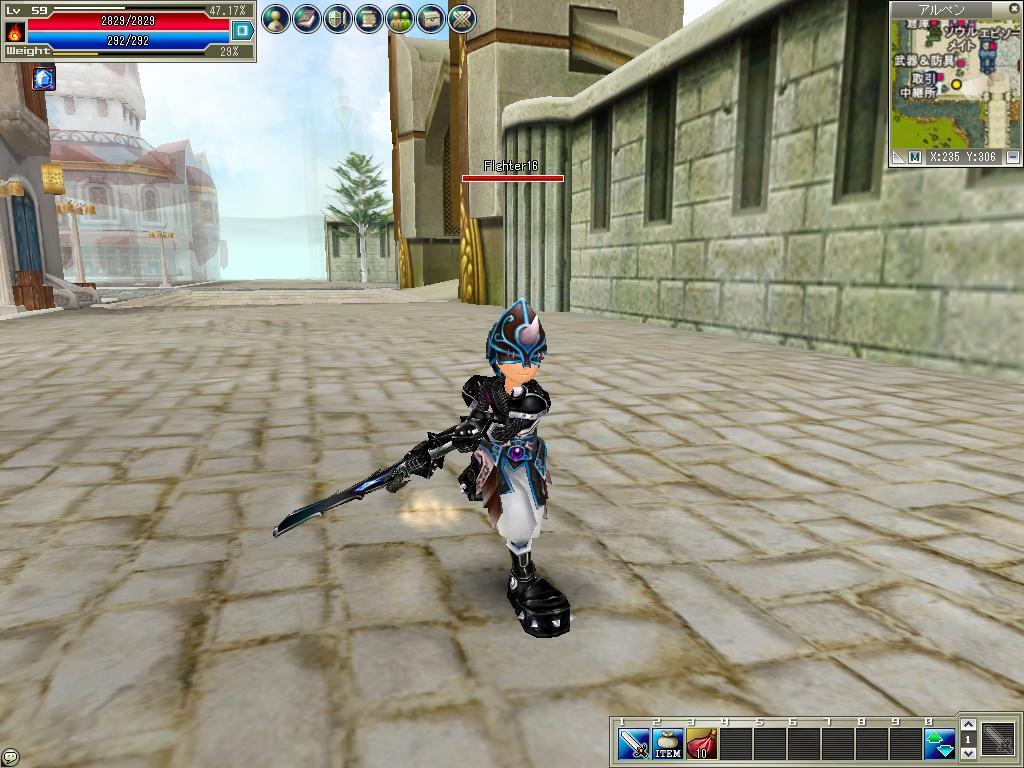The width and height of the screenshot is (1024, 768).
Task: Close the Alpen minimap window
Action: (x=1013, y=9)
